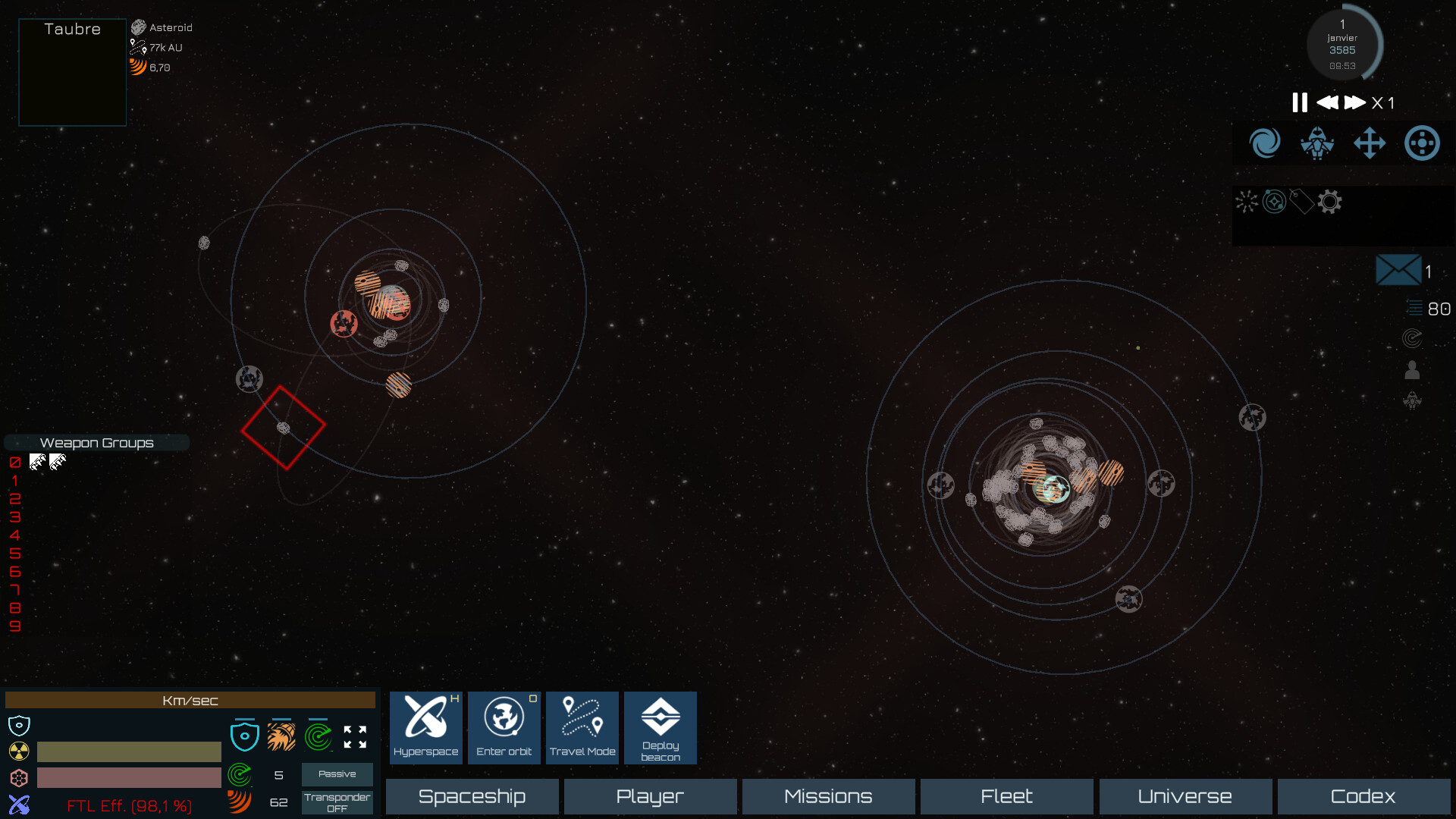Viewport: 1456px width, 819px height.
Task: Switch radar mode off Passive
Action: click(337, 774)
